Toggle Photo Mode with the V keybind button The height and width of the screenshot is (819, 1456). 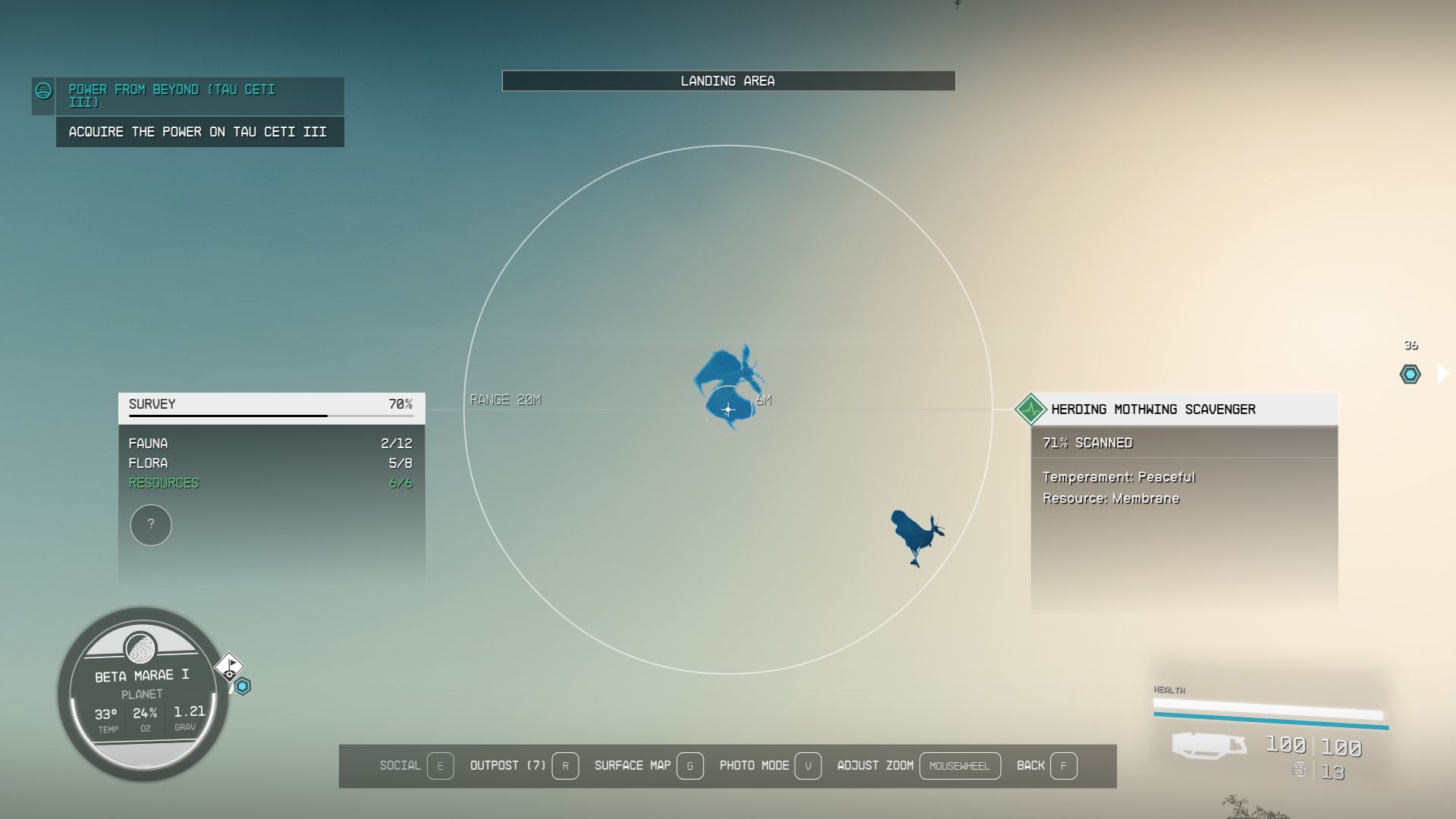pos(808,766)
